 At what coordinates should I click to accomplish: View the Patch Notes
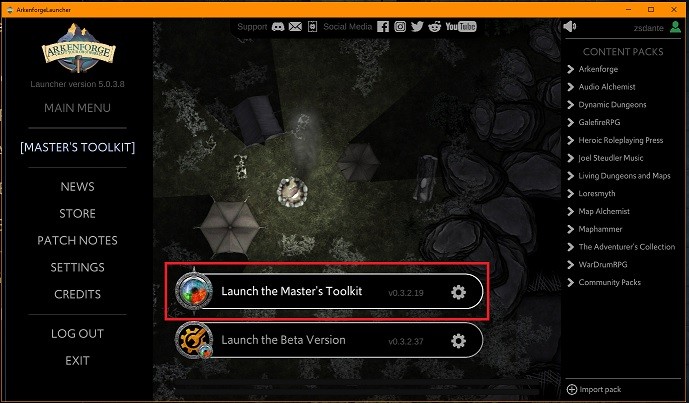[77, 241]
